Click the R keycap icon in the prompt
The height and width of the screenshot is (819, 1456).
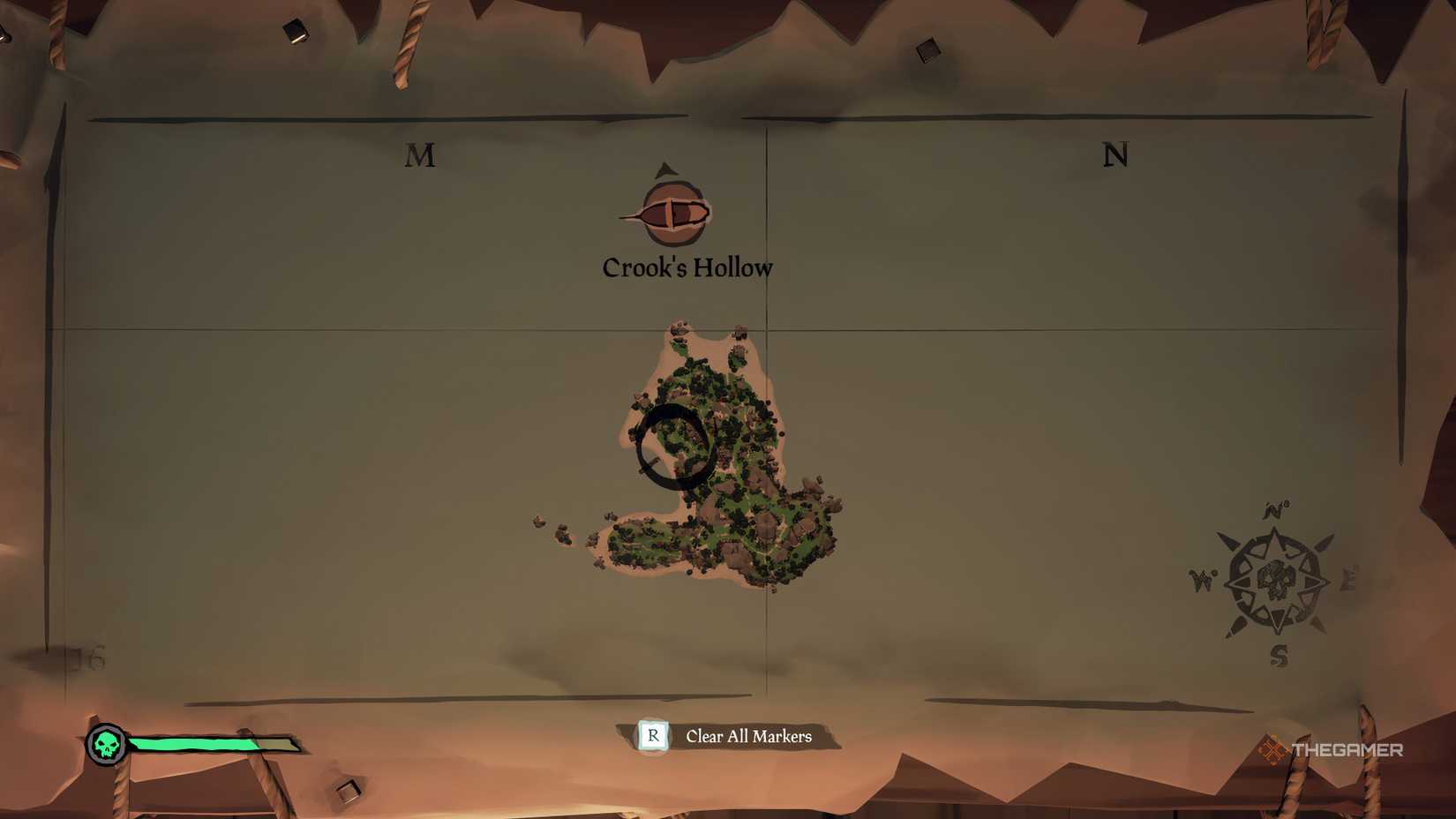coord(651,736)
